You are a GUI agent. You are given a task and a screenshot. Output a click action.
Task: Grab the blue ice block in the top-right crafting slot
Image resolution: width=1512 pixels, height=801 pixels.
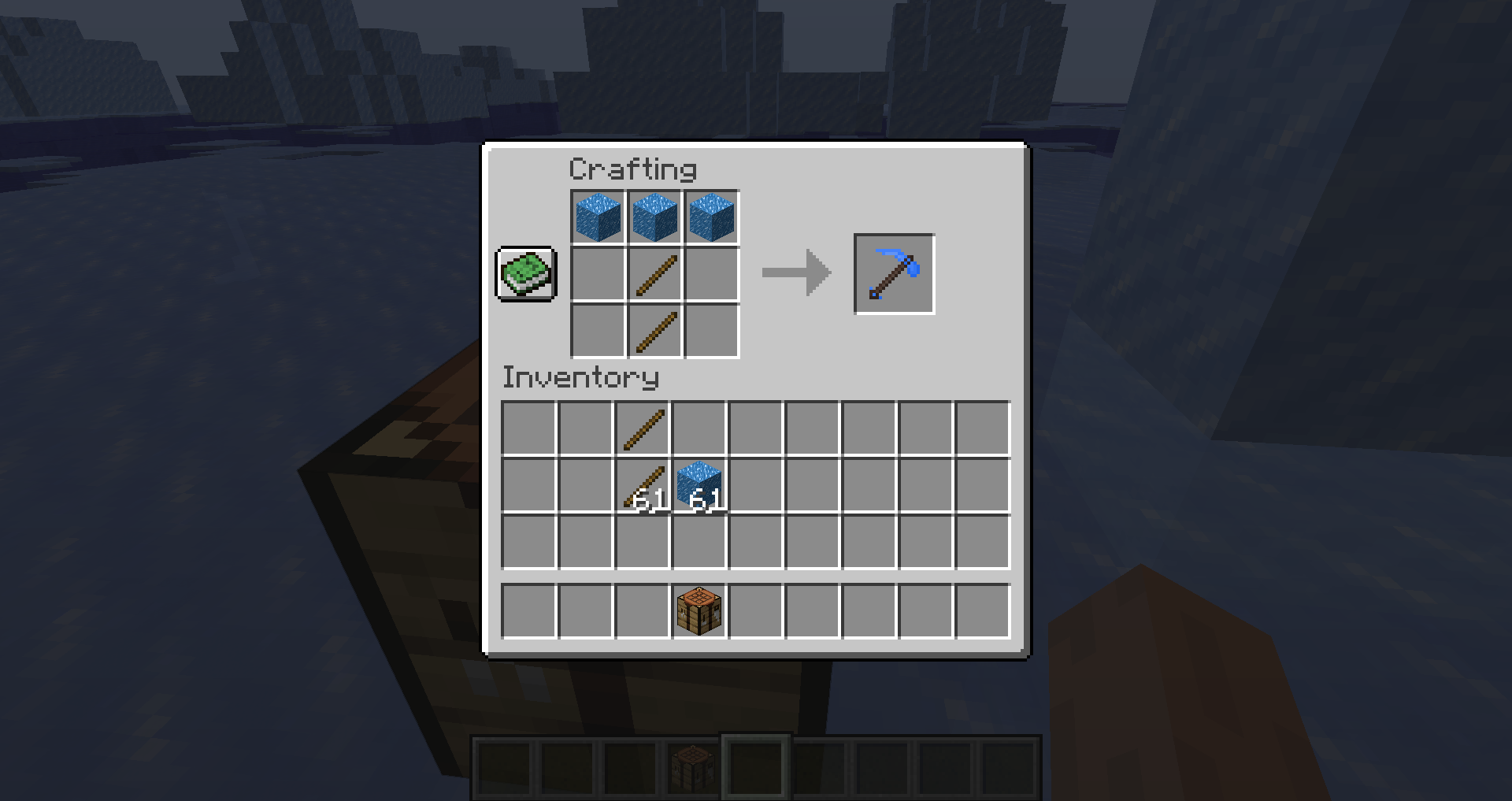[710, 217]
